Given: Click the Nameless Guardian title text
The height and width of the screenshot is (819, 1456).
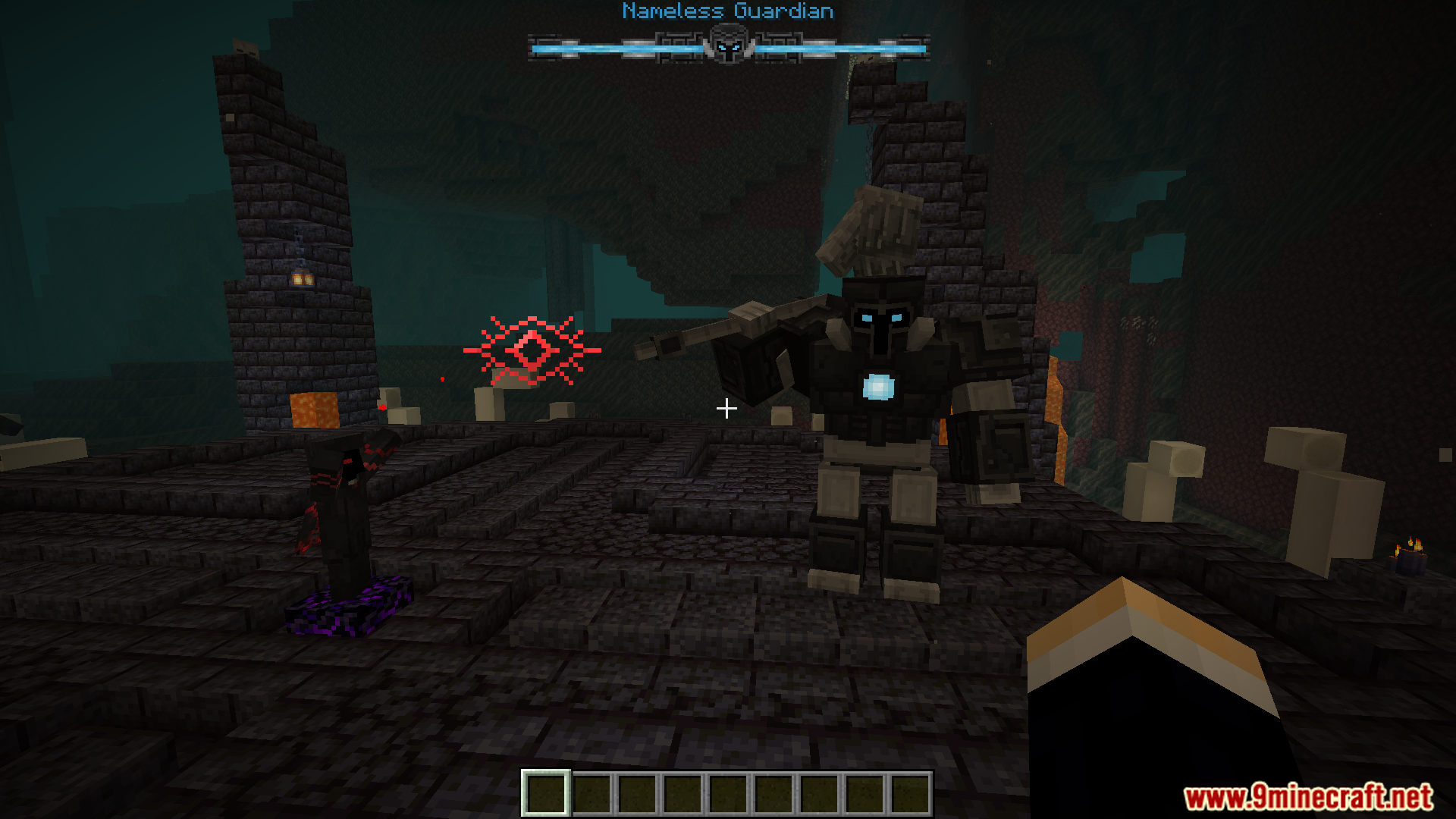Looking at the screenshot, I should [x=726, y=11].
